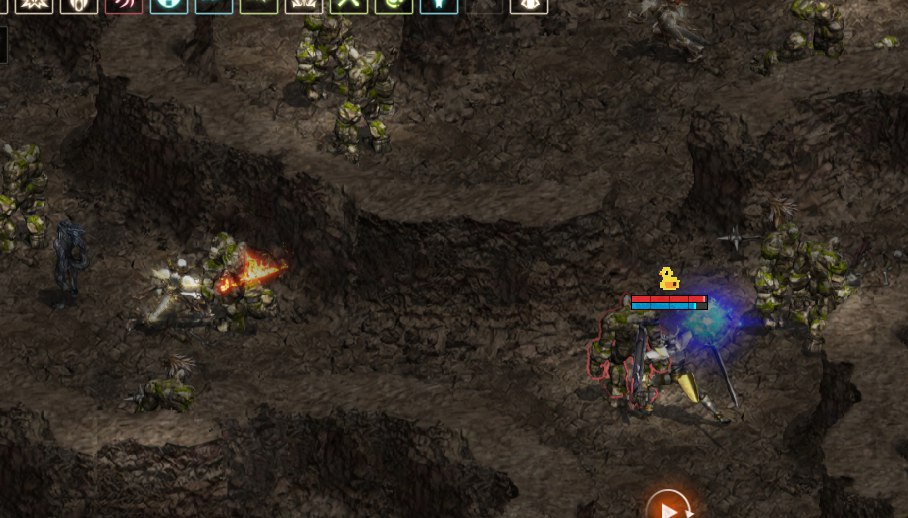Trigger the white eye skill icon
Screen dimensions: 908x518
[x=528, y=5]
